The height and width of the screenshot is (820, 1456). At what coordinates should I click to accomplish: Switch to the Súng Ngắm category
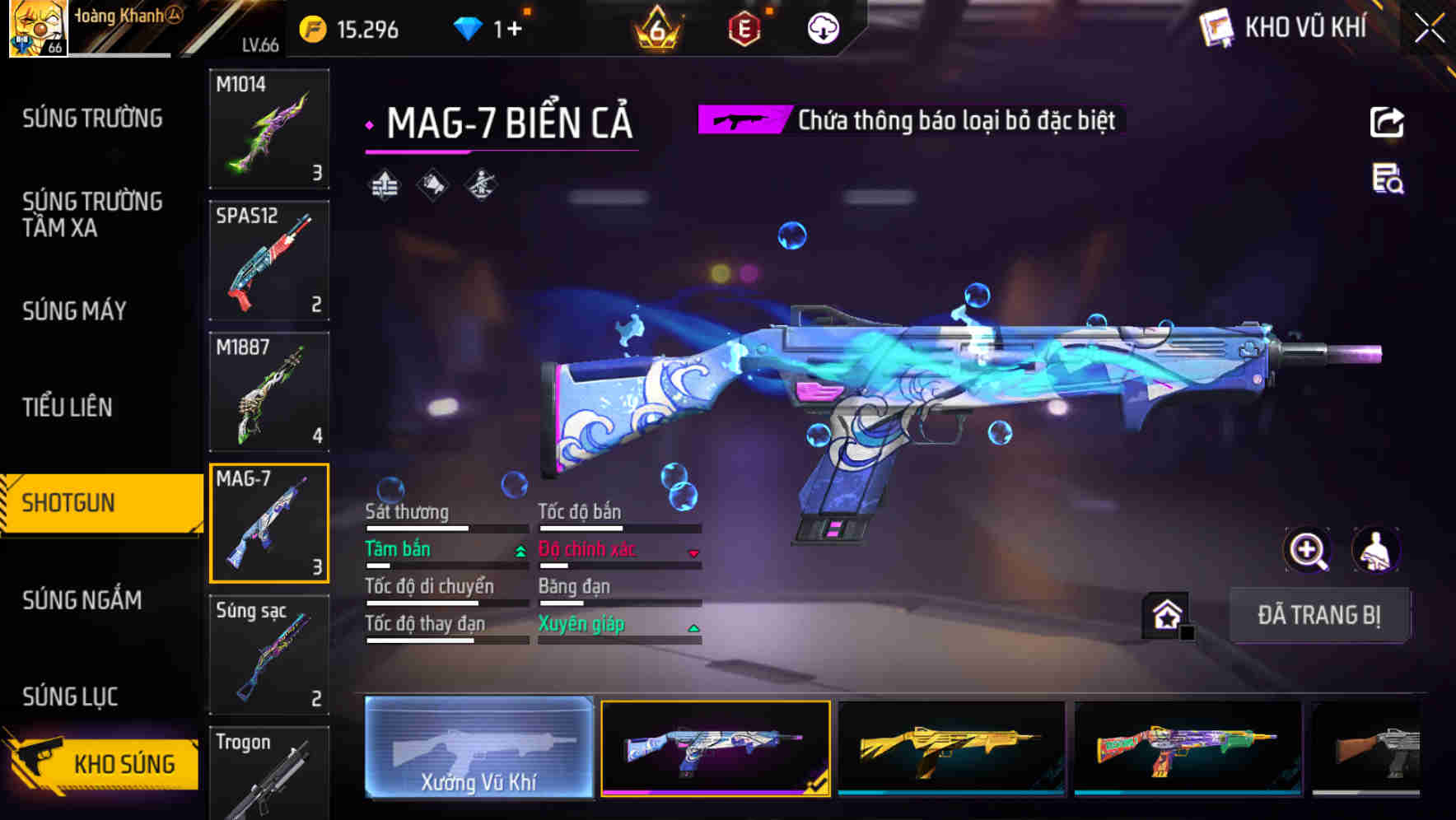[x=82, y=600]
